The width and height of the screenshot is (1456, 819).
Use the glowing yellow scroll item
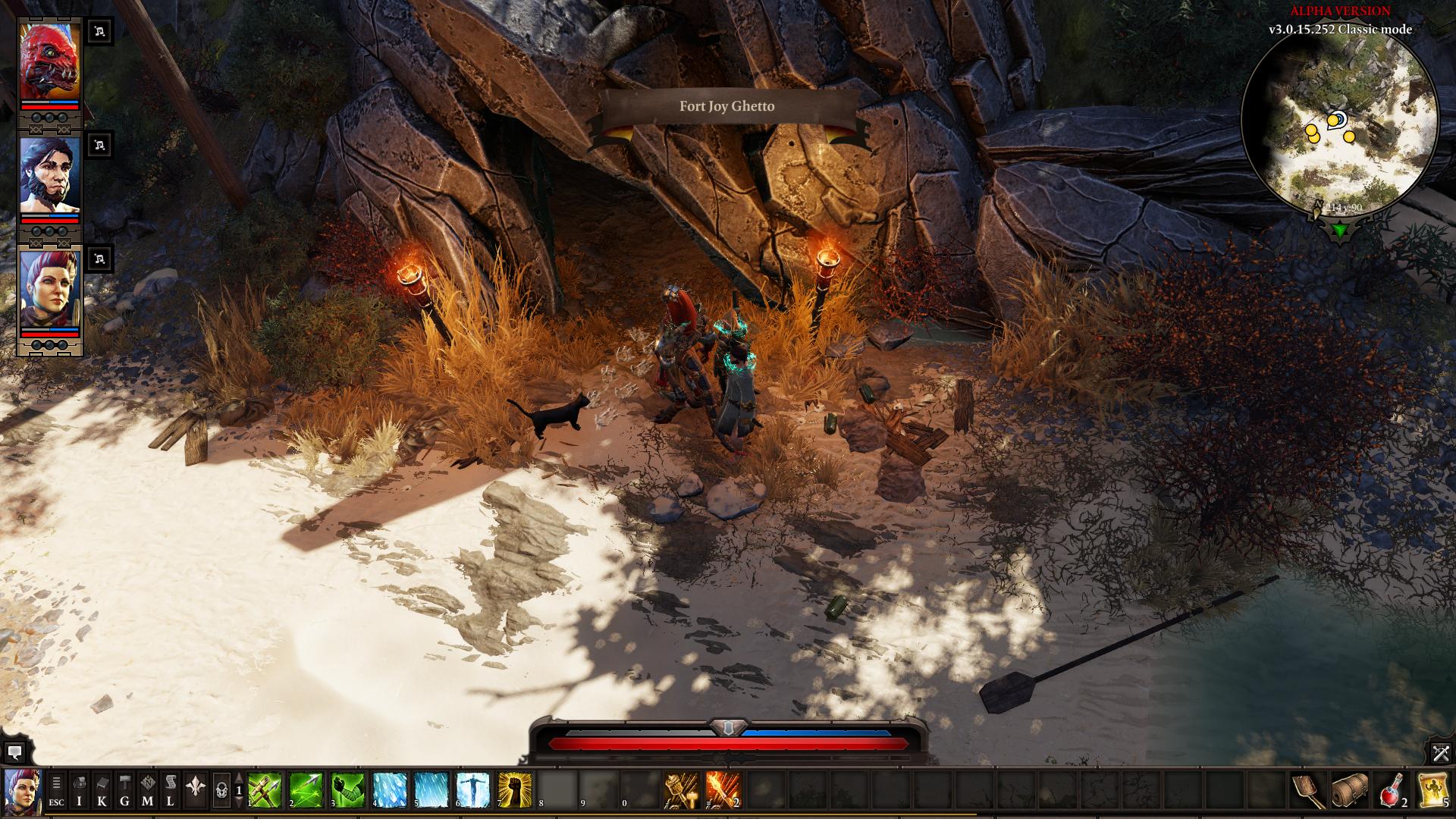[x=1432, y=791]
